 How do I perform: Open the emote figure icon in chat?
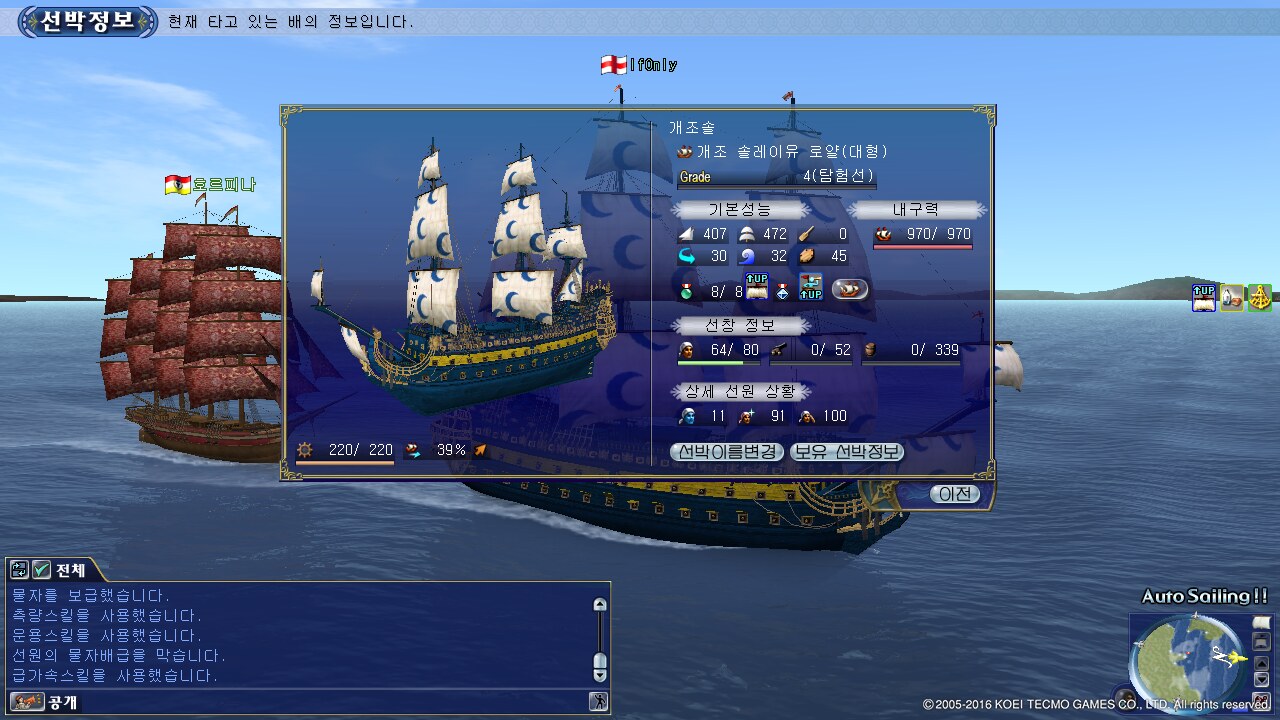click(x=598, y=702)
